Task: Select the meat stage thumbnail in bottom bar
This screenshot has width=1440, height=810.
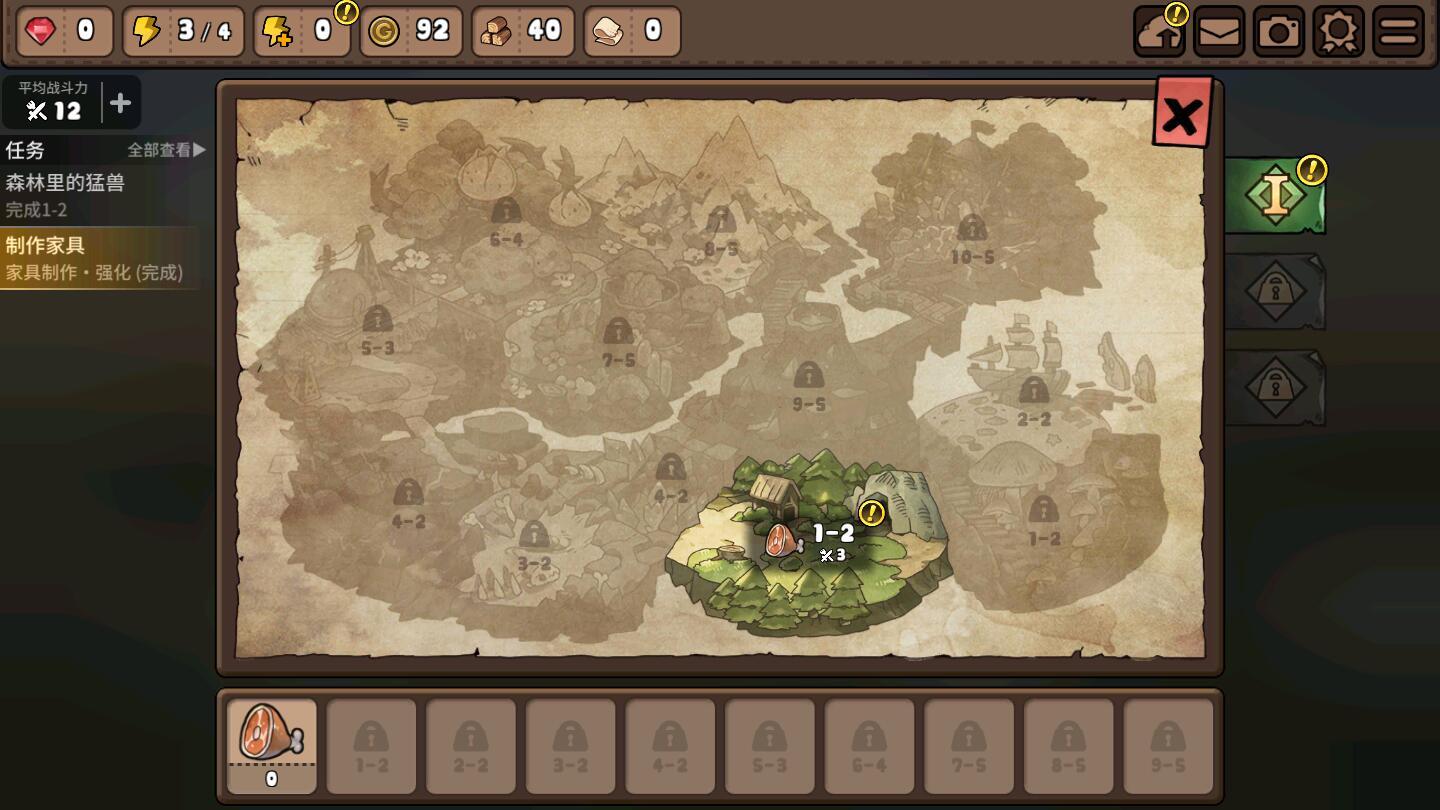Action: [271, 746]
